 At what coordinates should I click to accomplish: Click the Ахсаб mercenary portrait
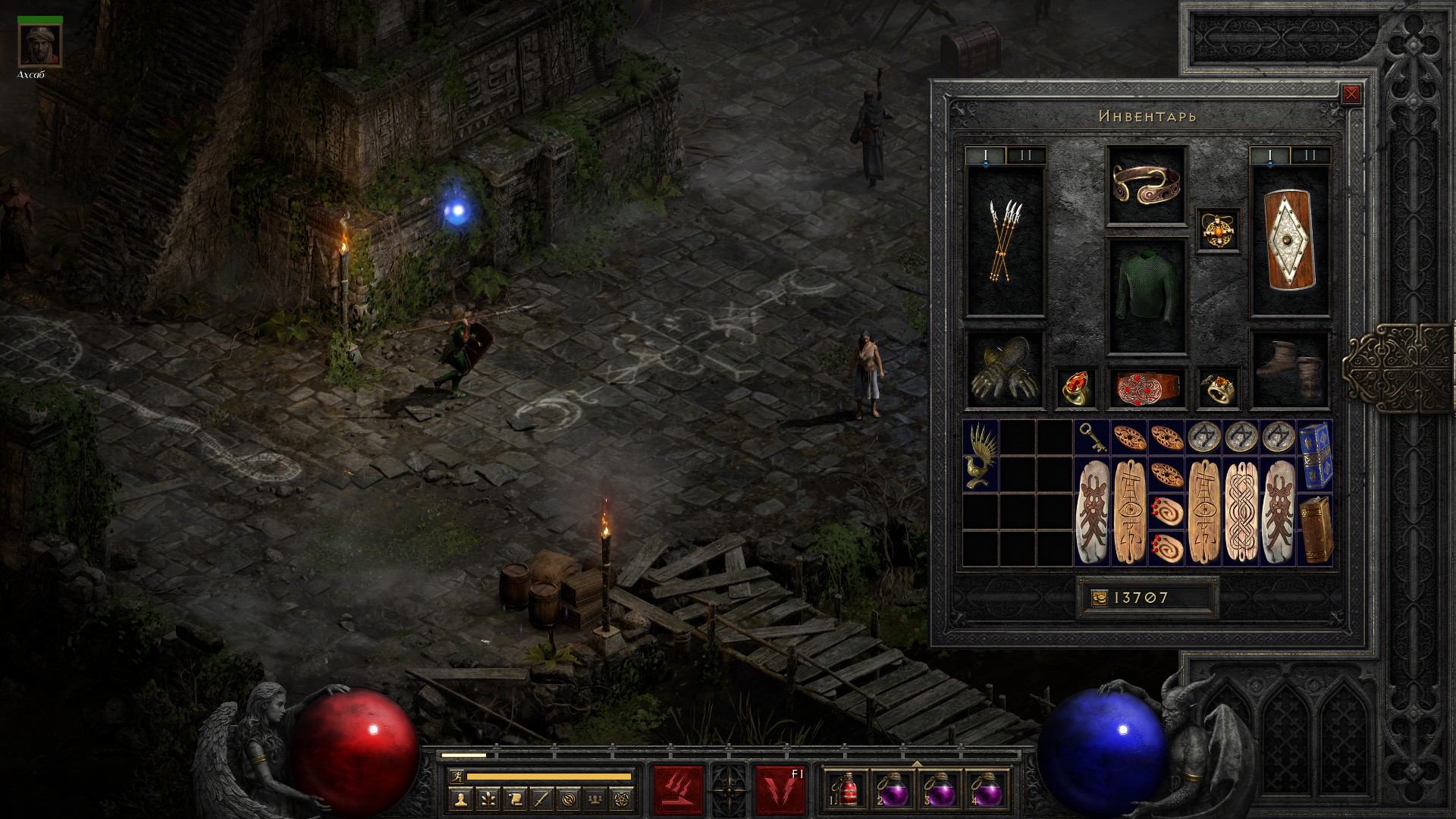pyautogui.click(x=39, y=45)
